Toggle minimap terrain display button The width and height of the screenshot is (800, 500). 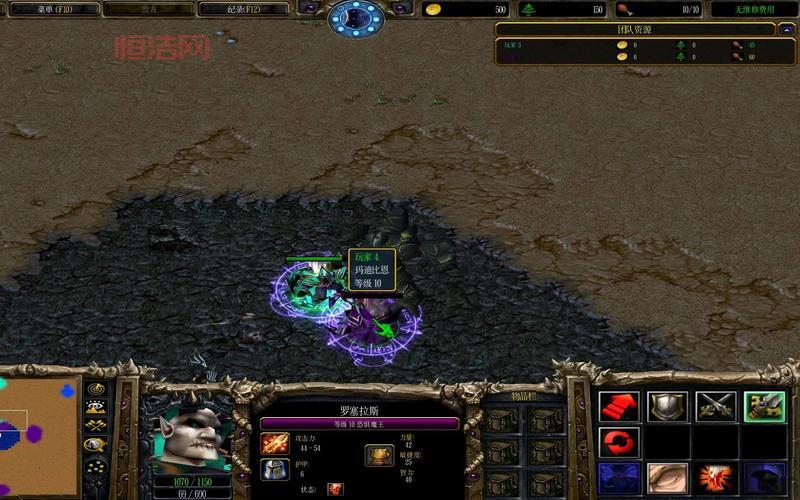[x=96, y=407]
